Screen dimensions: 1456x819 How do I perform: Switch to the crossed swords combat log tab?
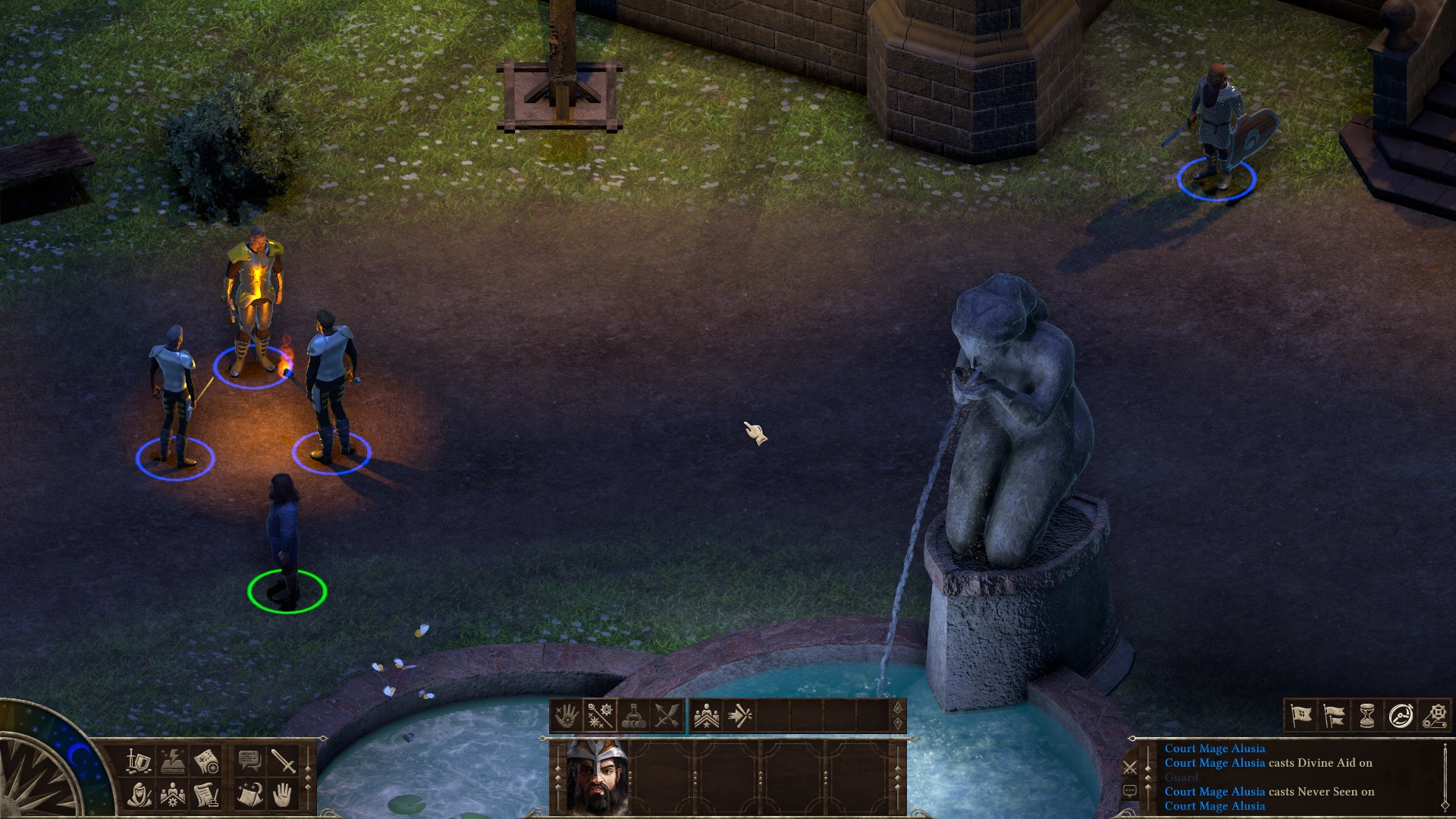1130,767
